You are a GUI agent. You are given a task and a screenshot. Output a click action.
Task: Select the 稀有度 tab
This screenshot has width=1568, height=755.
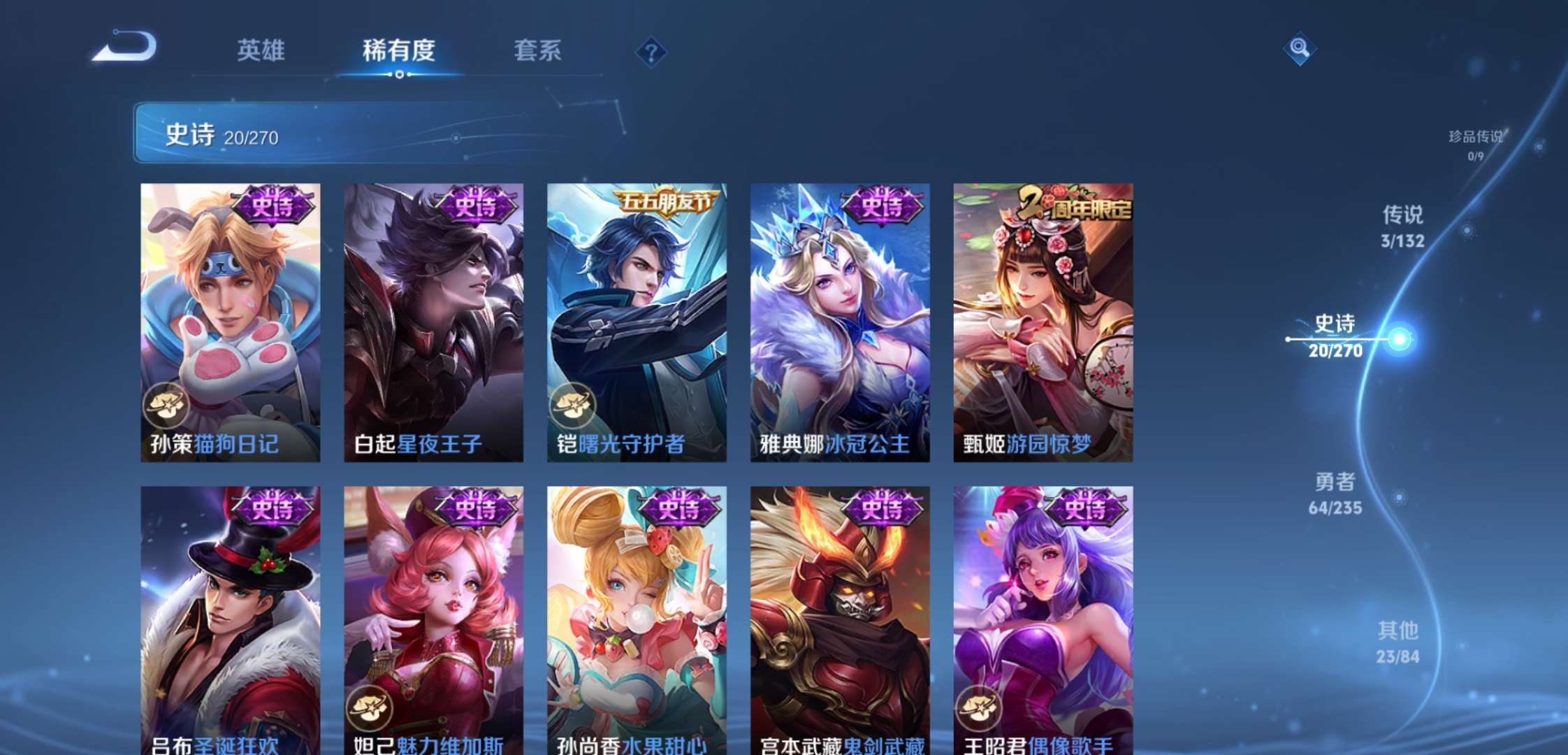click(x=395, y=50)
